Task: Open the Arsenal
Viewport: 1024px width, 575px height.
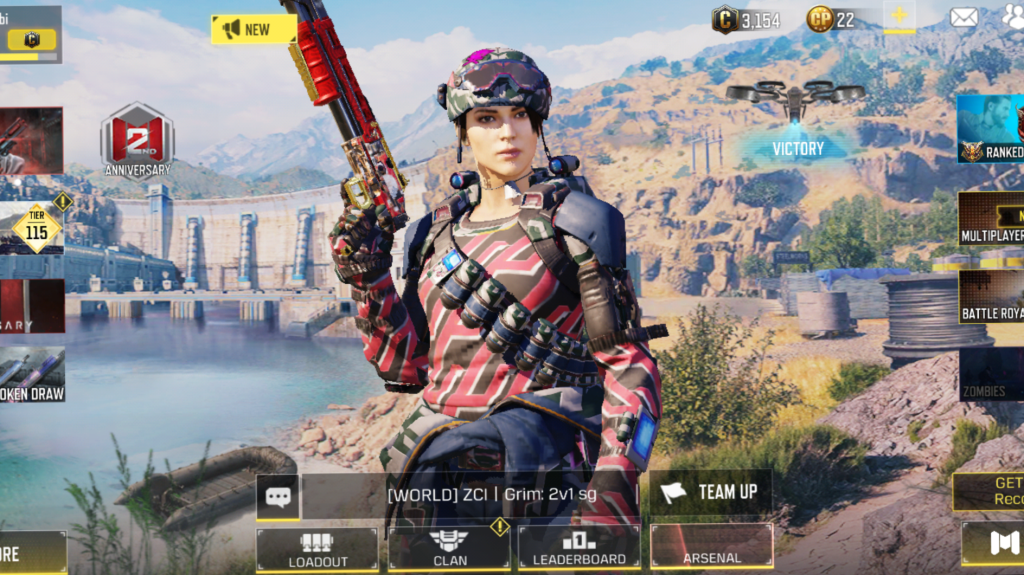Action: coord(711,547)
